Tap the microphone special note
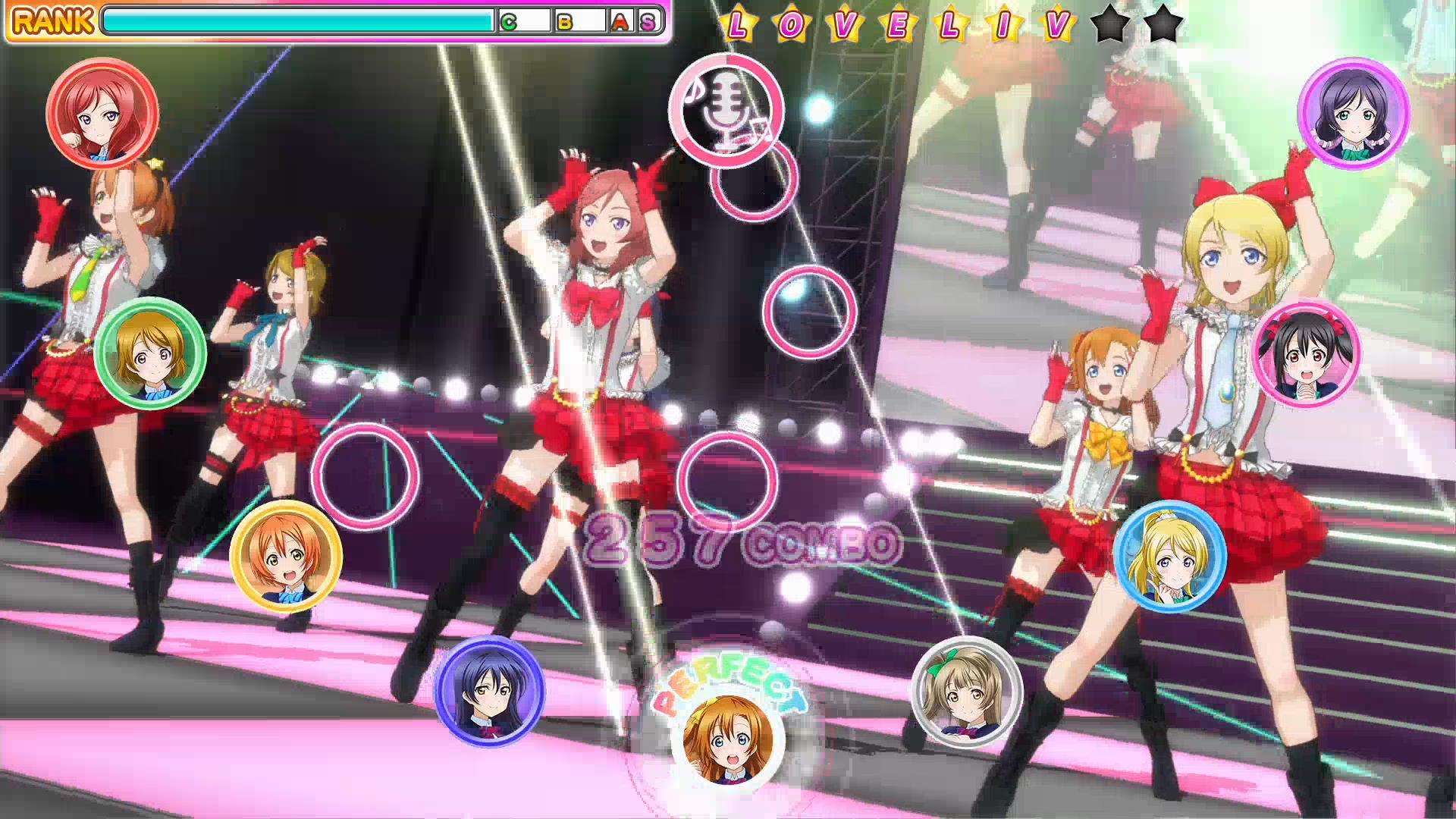The width and height of the screenshot is (1456, 819). pyautogui.click(x=726, y=113)
